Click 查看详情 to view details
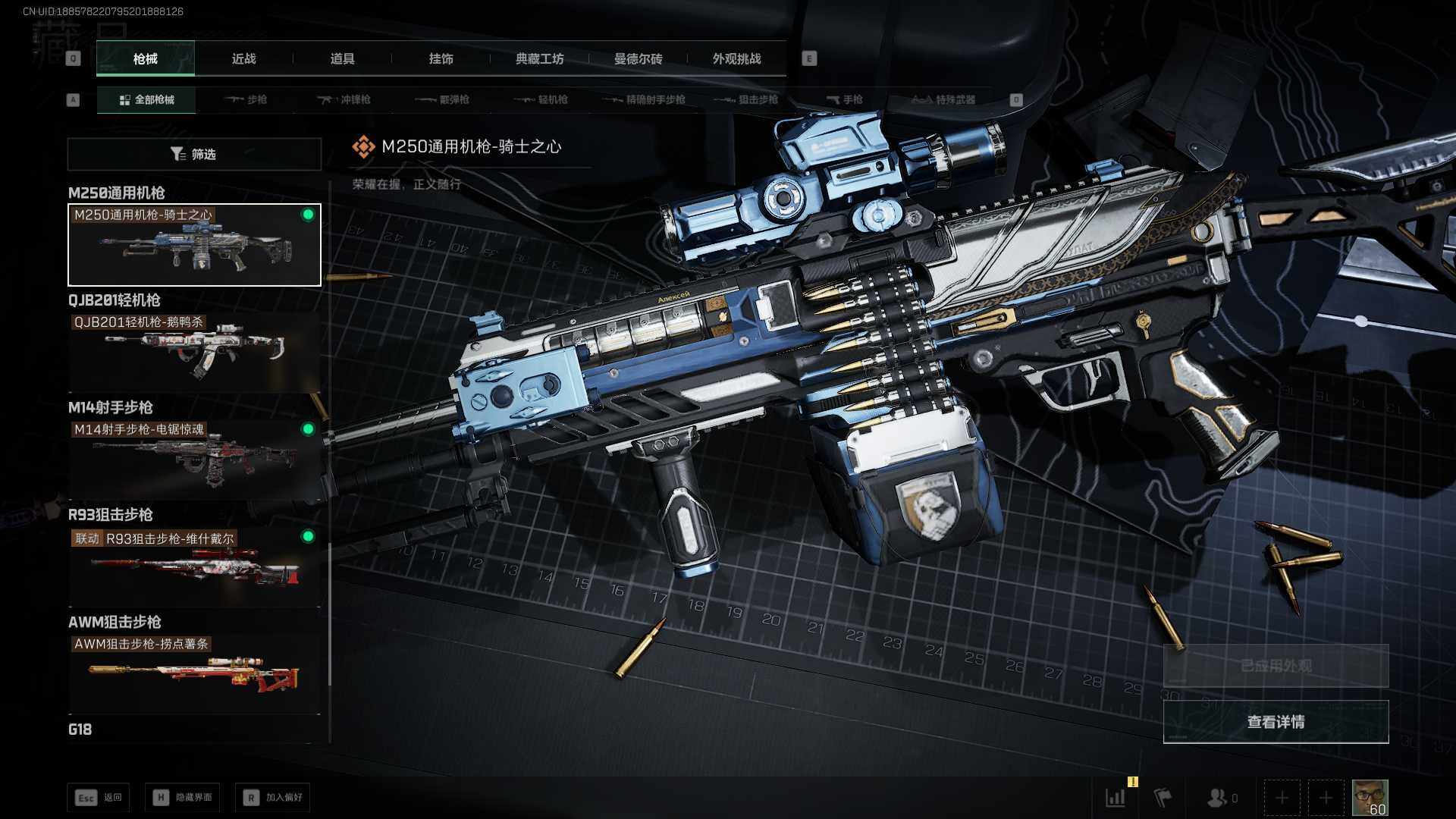This screenshot has width=1456, height=819. click(x=1276, y=722)
